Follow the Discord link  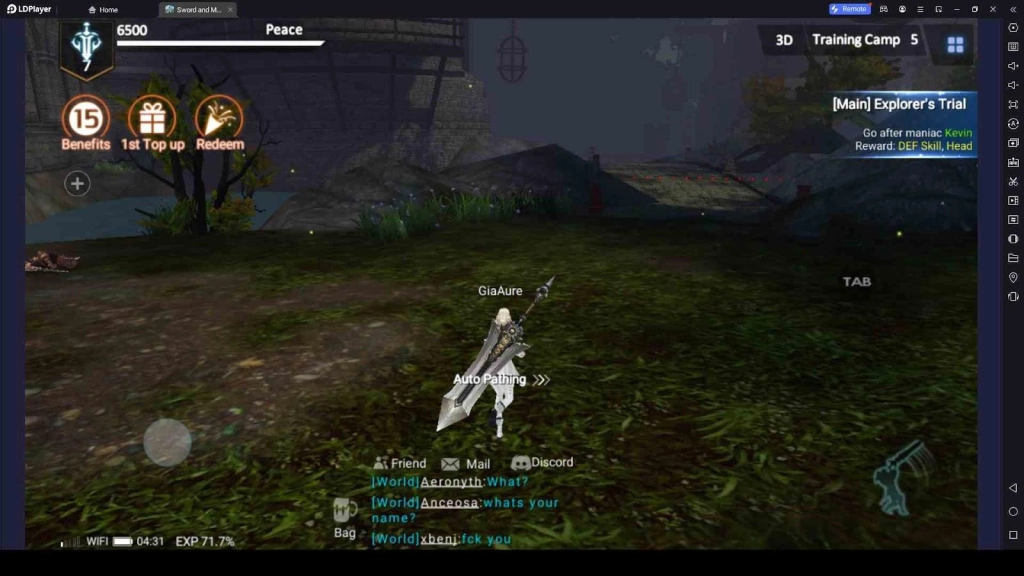[542, 463]
